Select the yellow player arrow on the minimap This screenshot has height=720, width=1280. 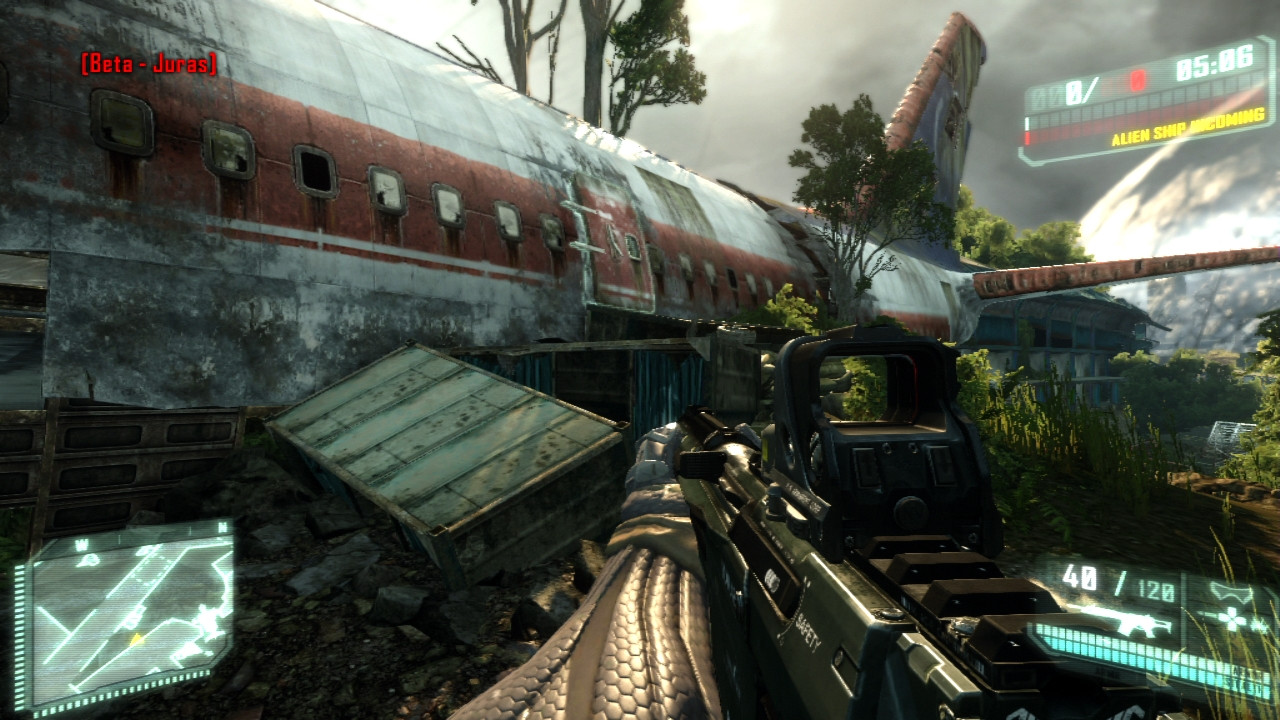click(138, 640)
